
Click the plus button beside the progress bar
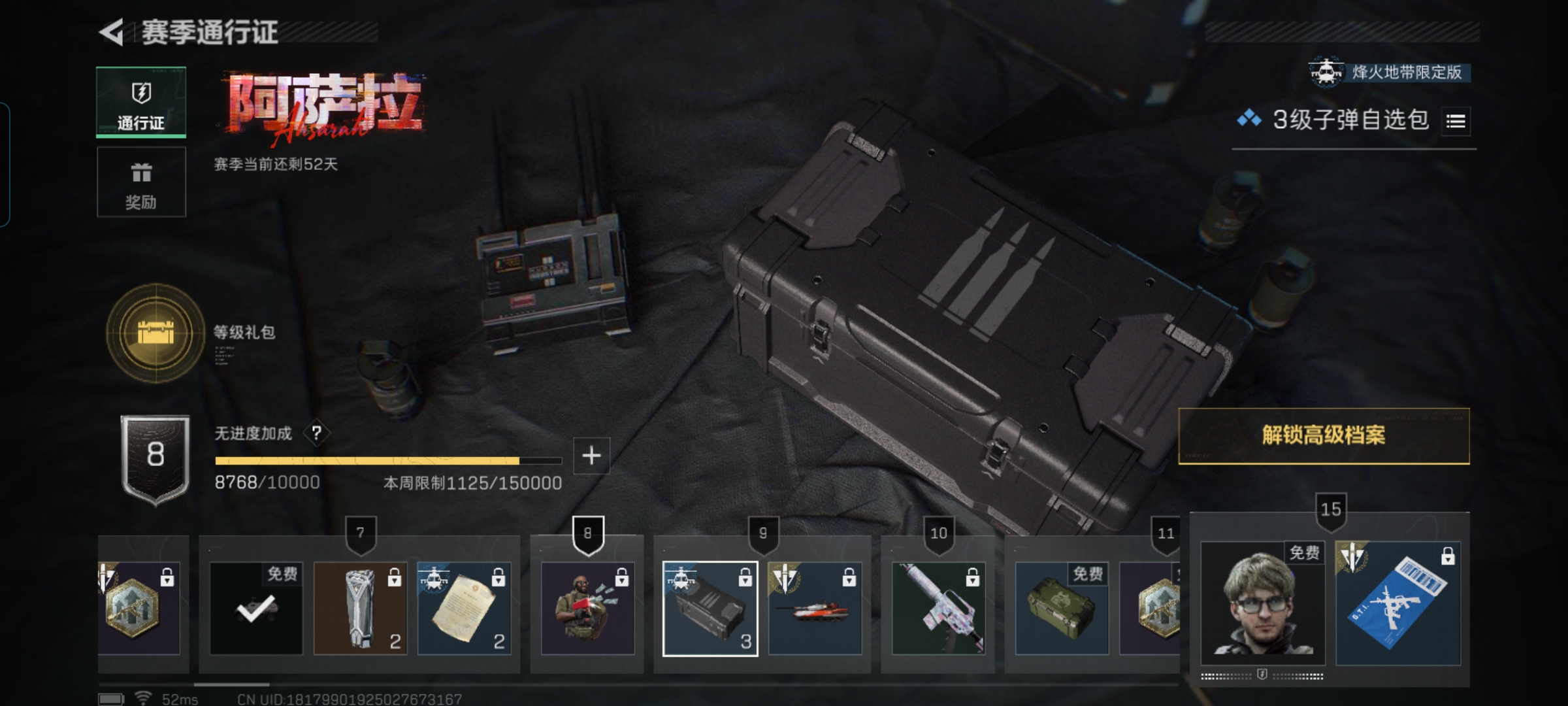(591, 456)
